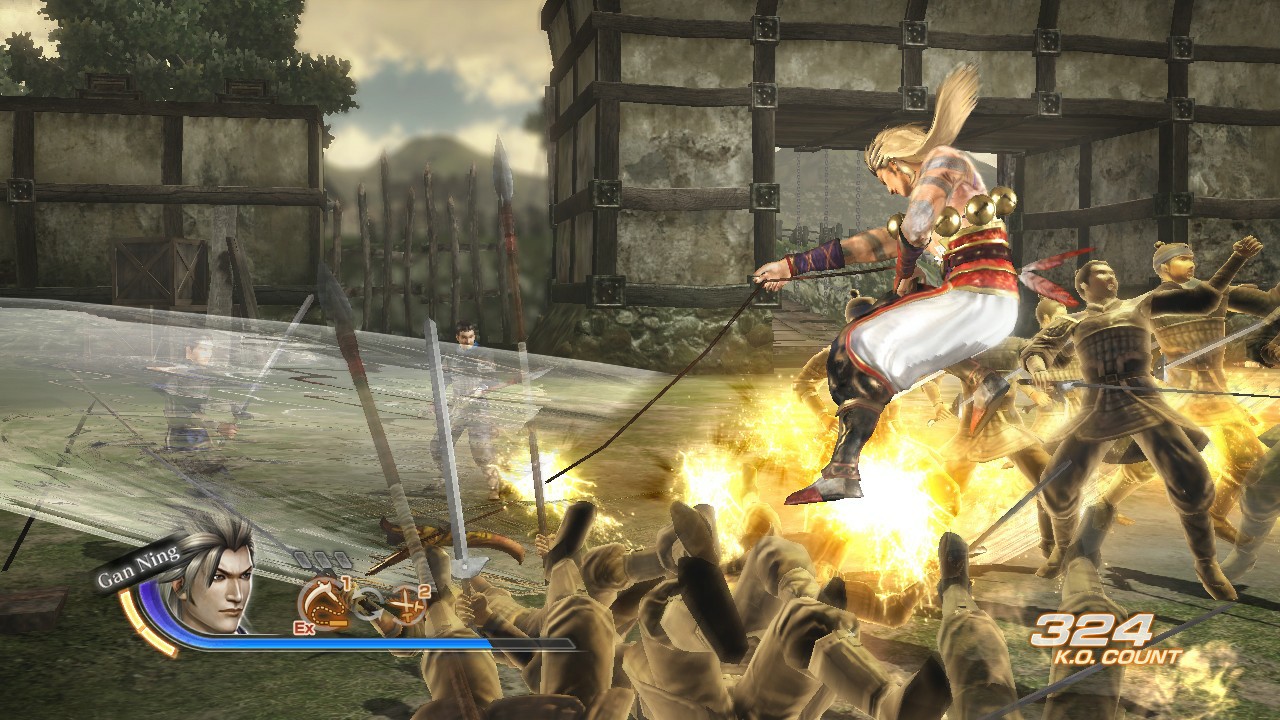Expand the weapon switch indicator group
The height and width of the screenshot is (720, 1280).
368,602
